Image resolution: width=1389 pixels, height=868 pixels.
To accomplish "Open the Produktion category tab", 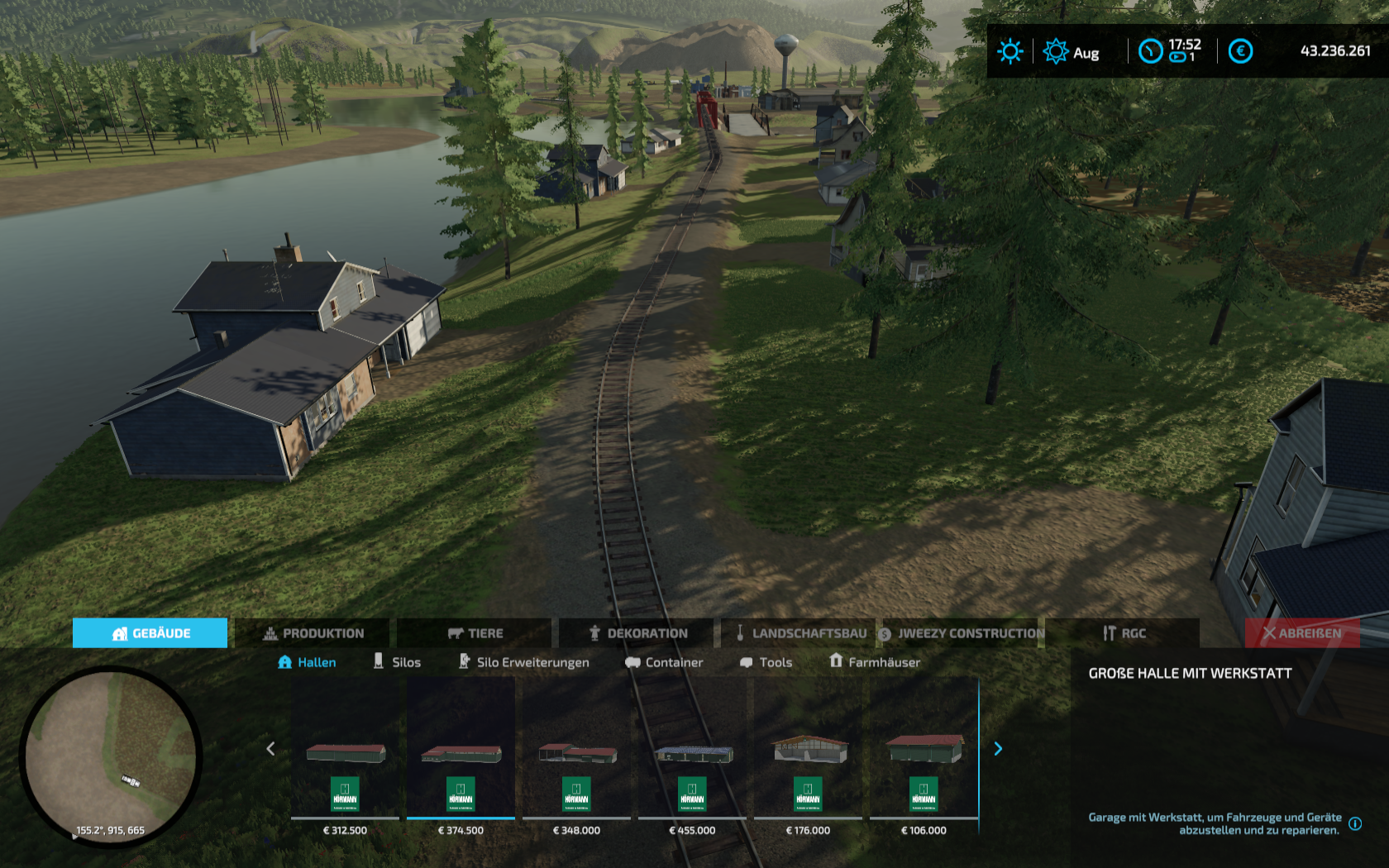I will tap(313, 633).
